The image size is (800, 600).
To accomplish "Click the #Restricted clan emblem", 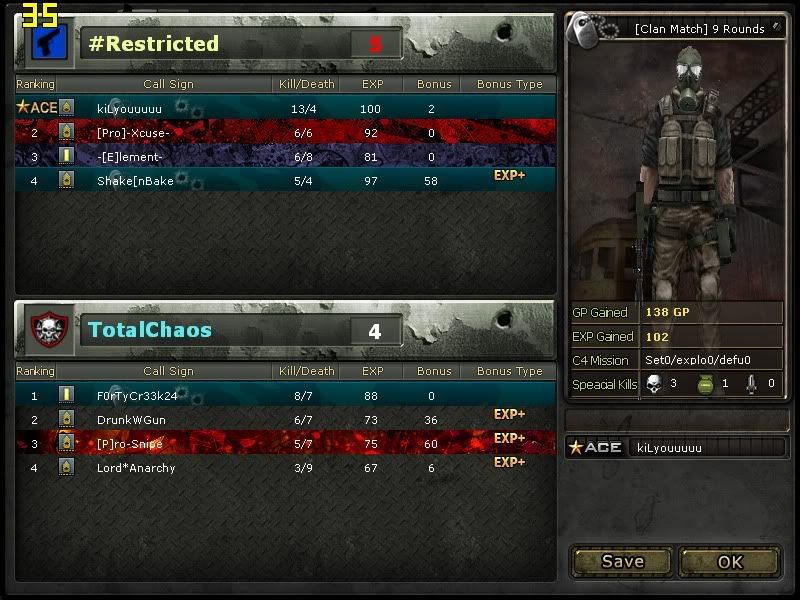I will click(x=47, y=43).
